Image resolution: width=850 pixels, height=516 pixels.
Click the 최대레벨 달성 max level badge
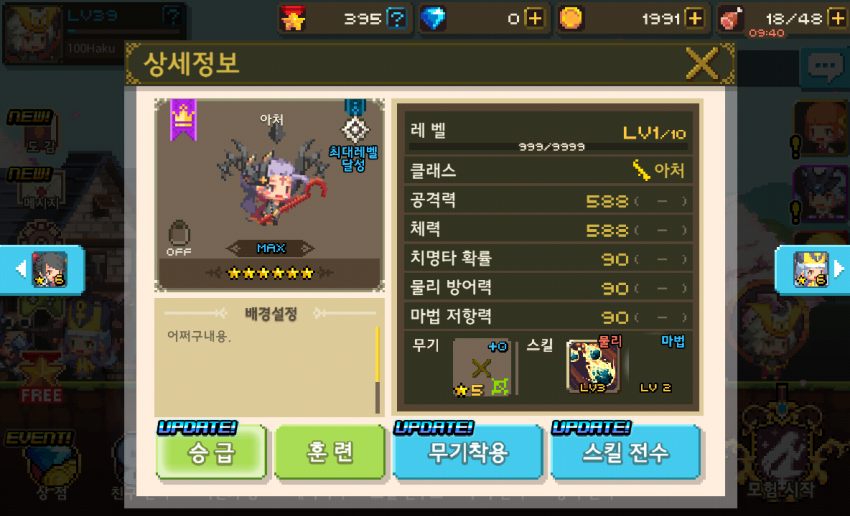coord(353,138)
